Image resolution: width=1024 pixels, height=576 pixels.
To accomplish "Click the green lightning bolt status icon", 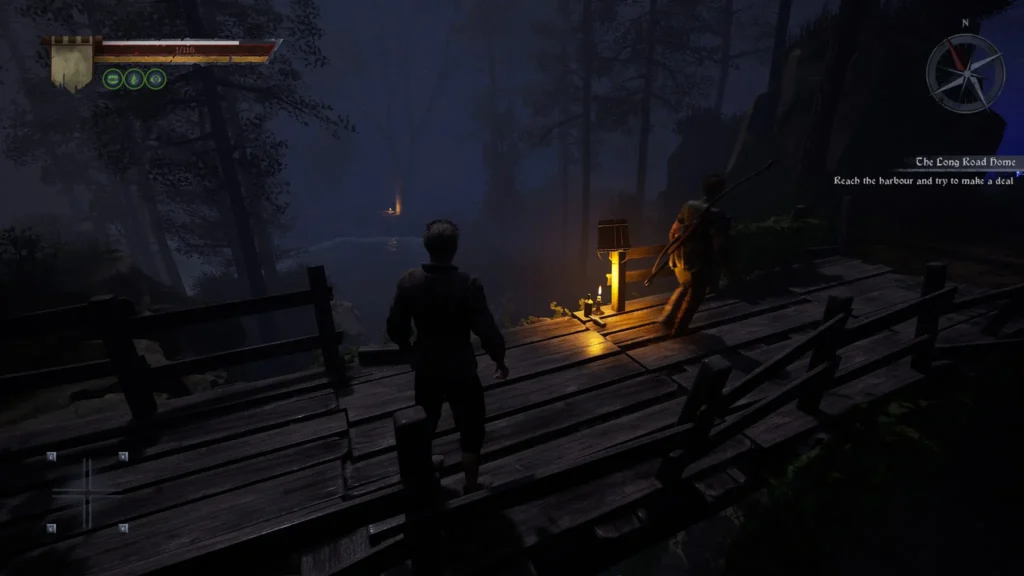I will point(134,79).
